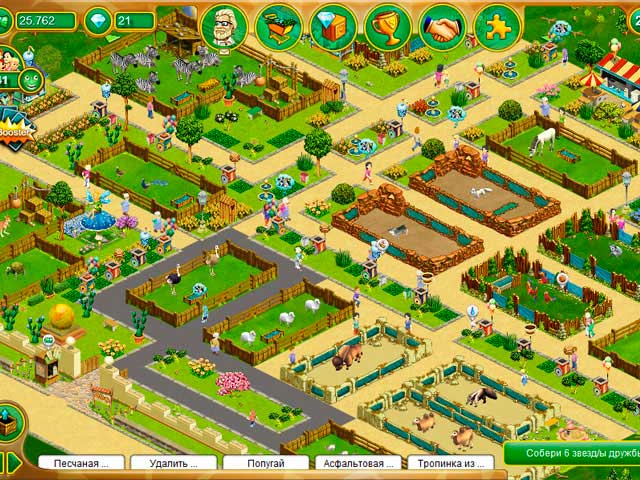The image size is (640, 480).
Task: Open the gold trophy achievements
Action: click(x=387, y=27)
